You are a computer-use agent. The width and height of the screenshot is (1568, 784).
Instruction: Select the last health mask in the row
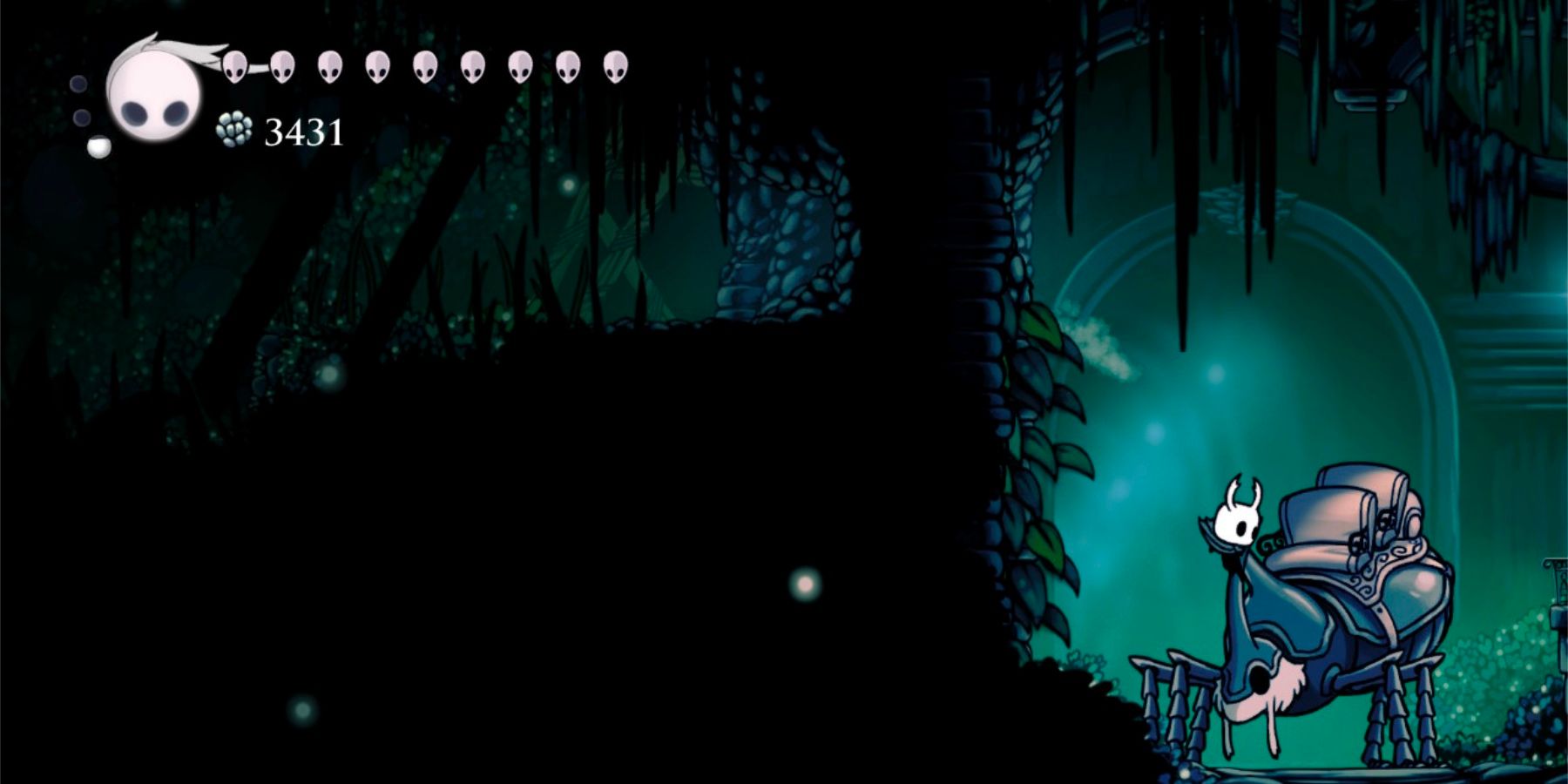coord(612,68)
